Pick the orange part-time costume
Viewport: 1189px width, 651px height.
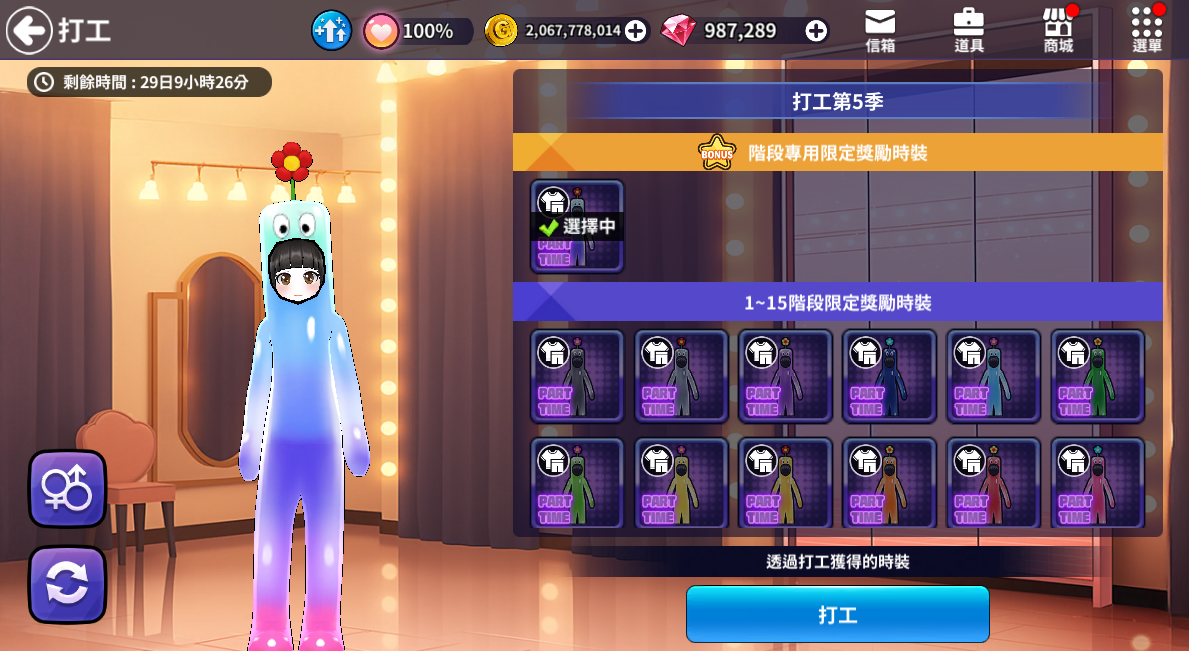[x=889, y=483]
